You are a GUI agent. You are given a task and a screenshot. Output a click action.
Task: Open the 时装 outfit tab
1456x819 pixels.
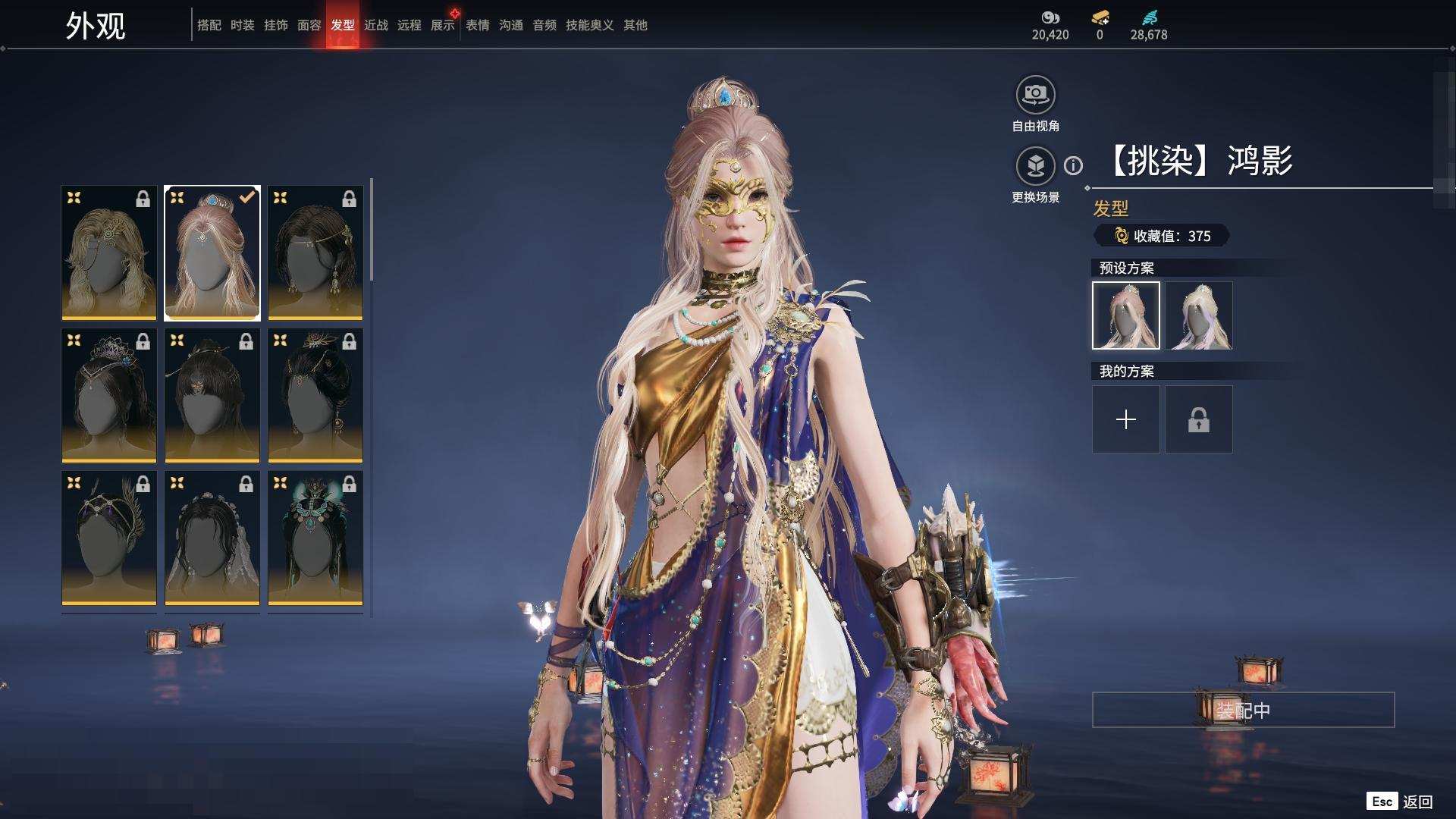click(242, 25)
